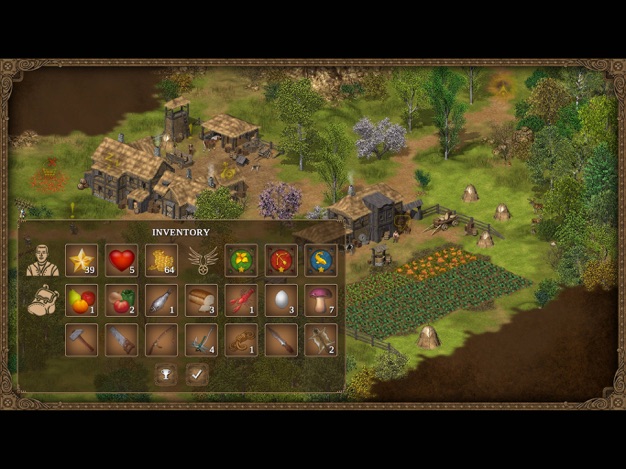The width and height of the screenshot is (626, 469).
Task: Select the fishing rod slot
Action: tap(161, 340)
